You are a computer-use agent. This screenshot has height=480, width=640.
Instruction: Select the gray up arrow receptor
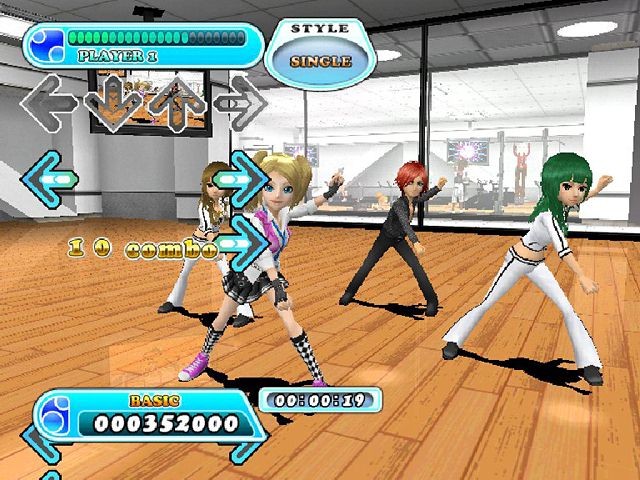(x=176, y=103)
